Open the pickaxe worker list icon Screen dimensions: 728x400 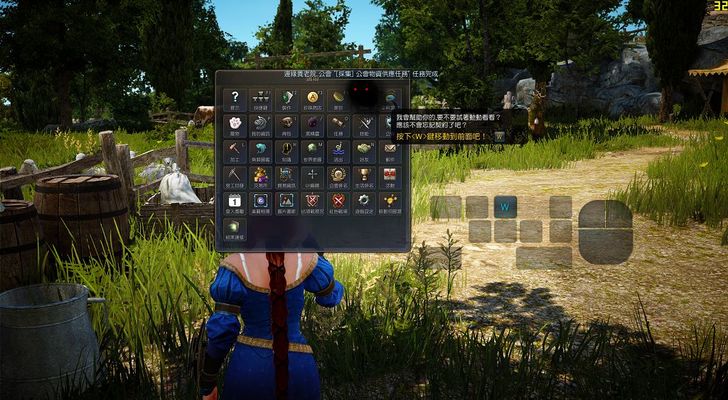pos(235,175)
